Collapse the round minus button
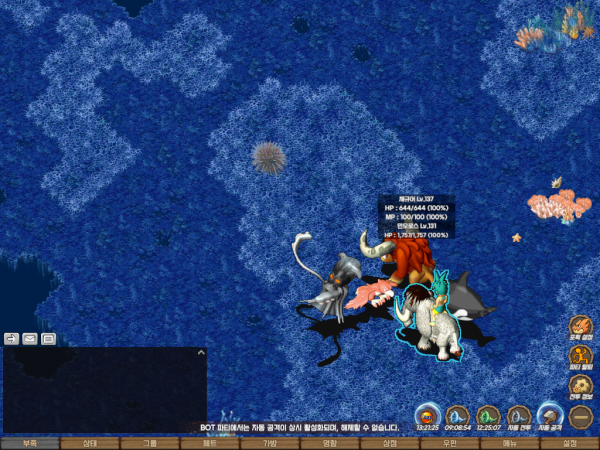600x450 pixels. coord(581,414)
